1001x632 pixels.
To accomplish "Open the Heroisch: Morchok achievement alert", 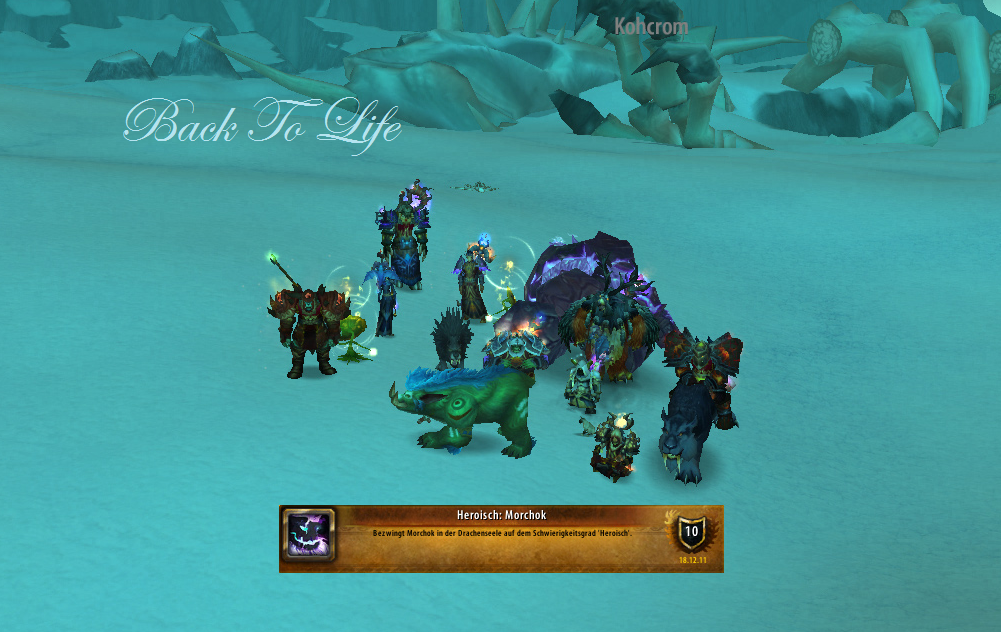I will 500,538.
